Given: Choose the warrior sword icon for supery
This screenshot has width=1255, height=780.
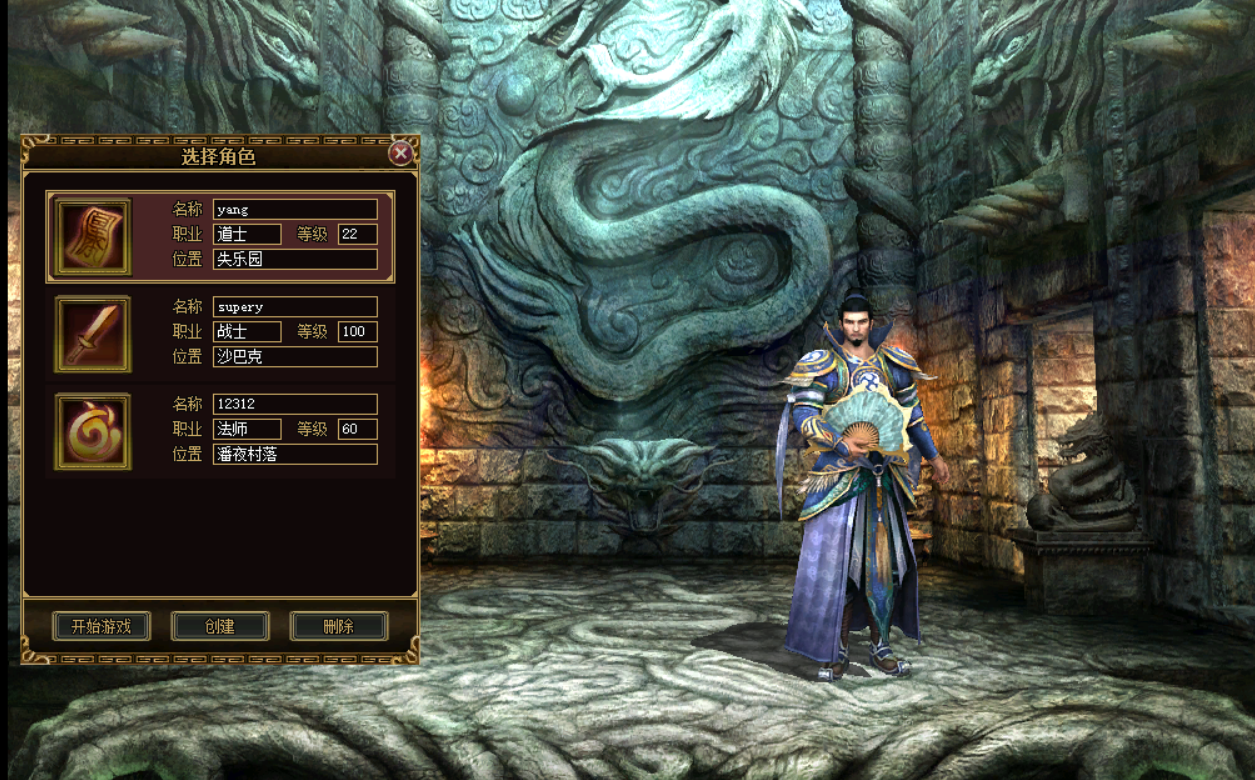Looking at the screenshot, I should [x=93, y=334].
